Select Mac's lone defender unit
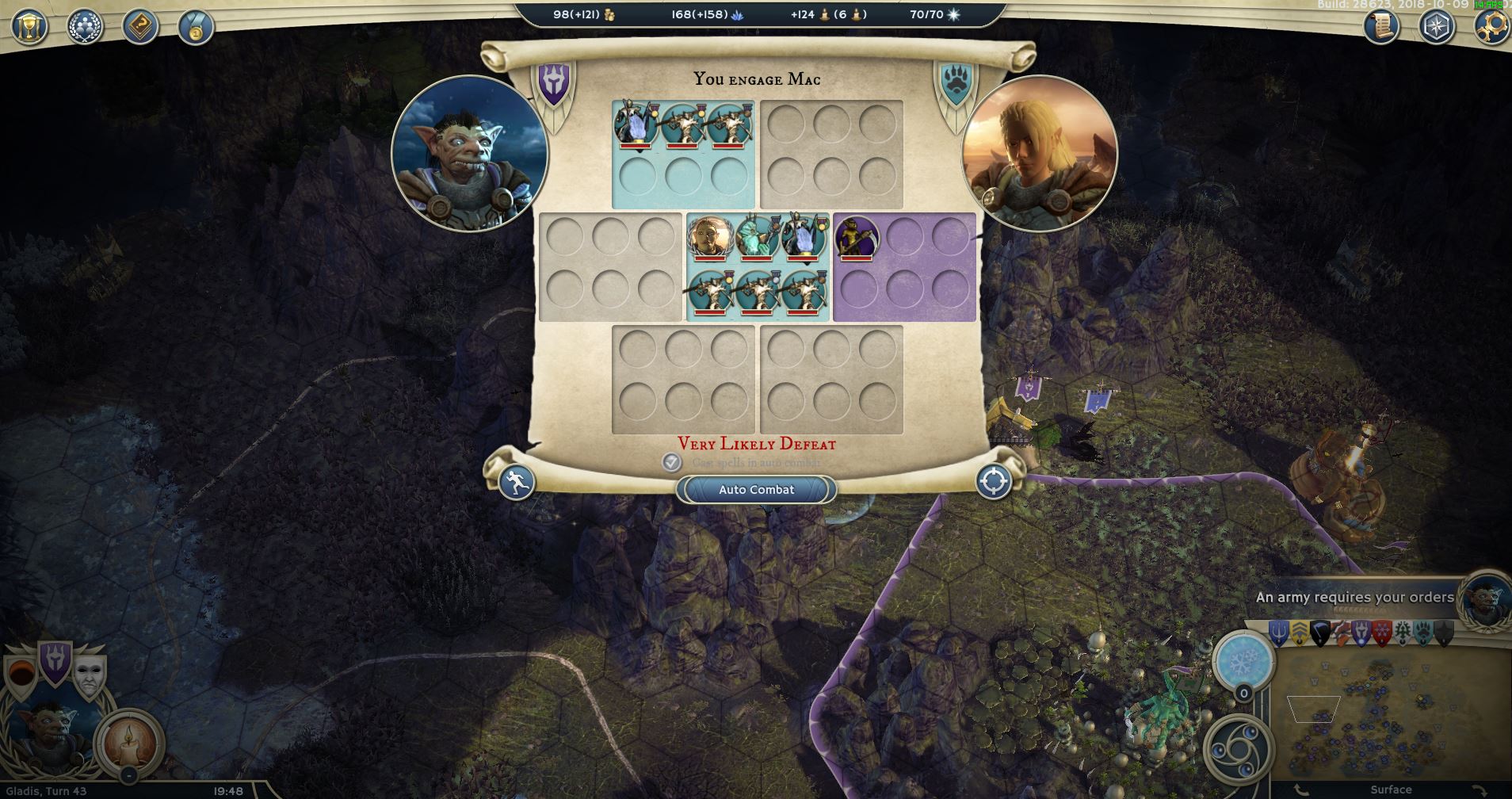 pyautogui.click(x=856, y=237)
